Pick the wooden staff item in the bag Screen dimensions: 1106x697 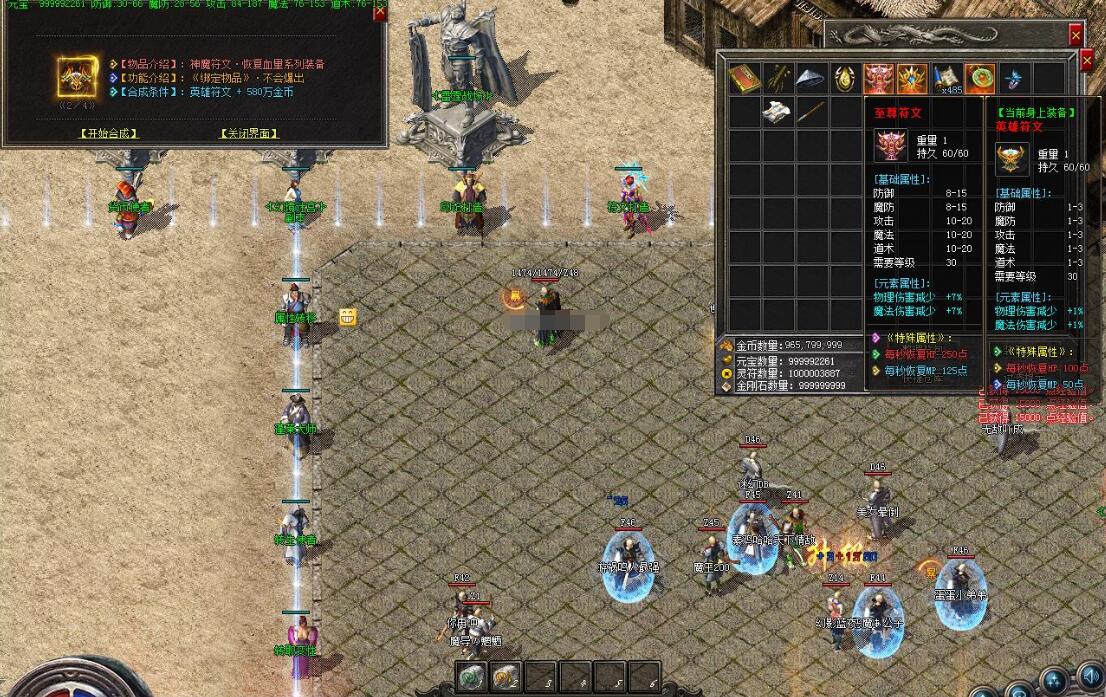pyautogui.click(x=812, y=112)
